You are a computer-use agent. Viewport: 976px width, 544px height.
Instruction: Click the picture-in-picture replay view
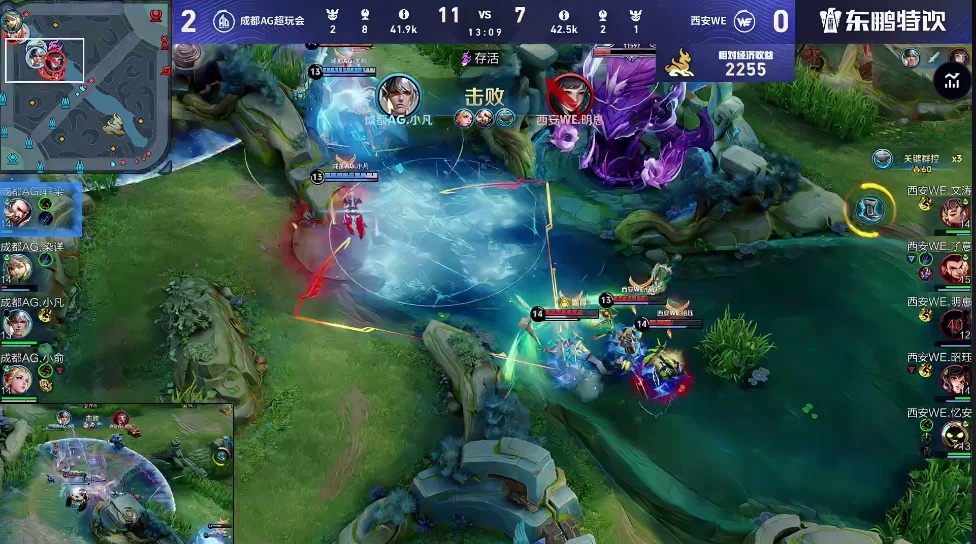117,473
